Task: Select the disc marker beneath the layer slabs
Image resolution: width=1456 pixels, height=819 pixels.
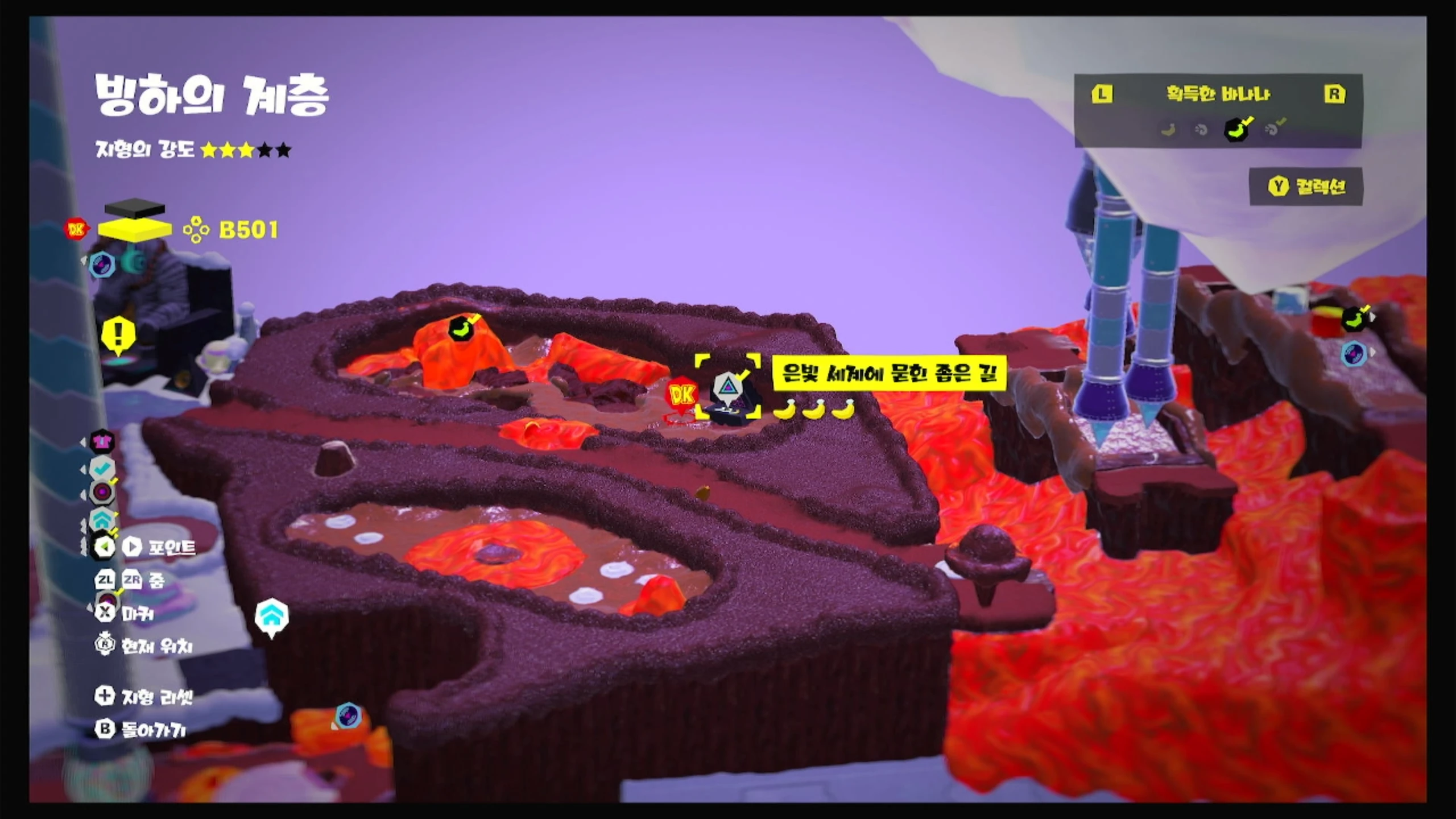Action: (102, 265)
